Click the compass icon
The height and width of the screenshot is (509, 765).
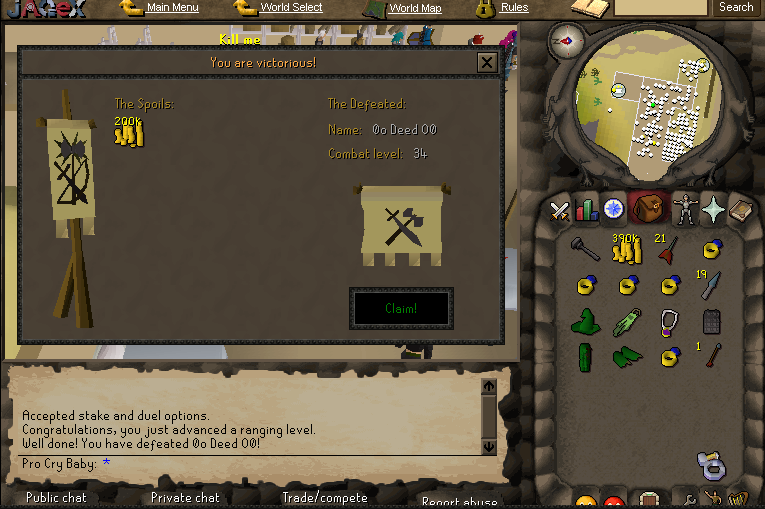[568, 42]
